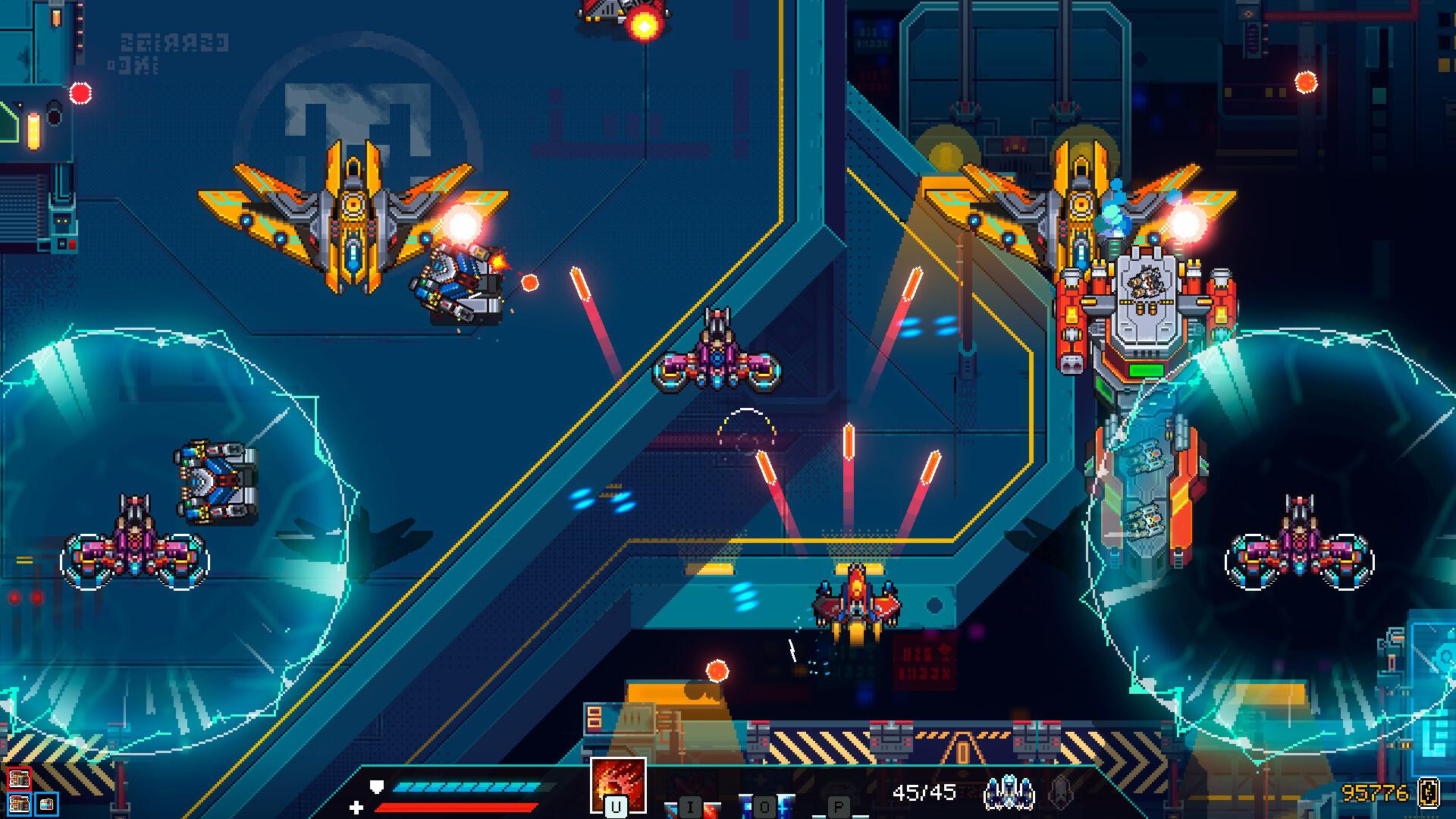The height and width of the screenshot is (819, 1456).
Task: Click the 45/45 ammo counter
Action: [x=926, y=790]
